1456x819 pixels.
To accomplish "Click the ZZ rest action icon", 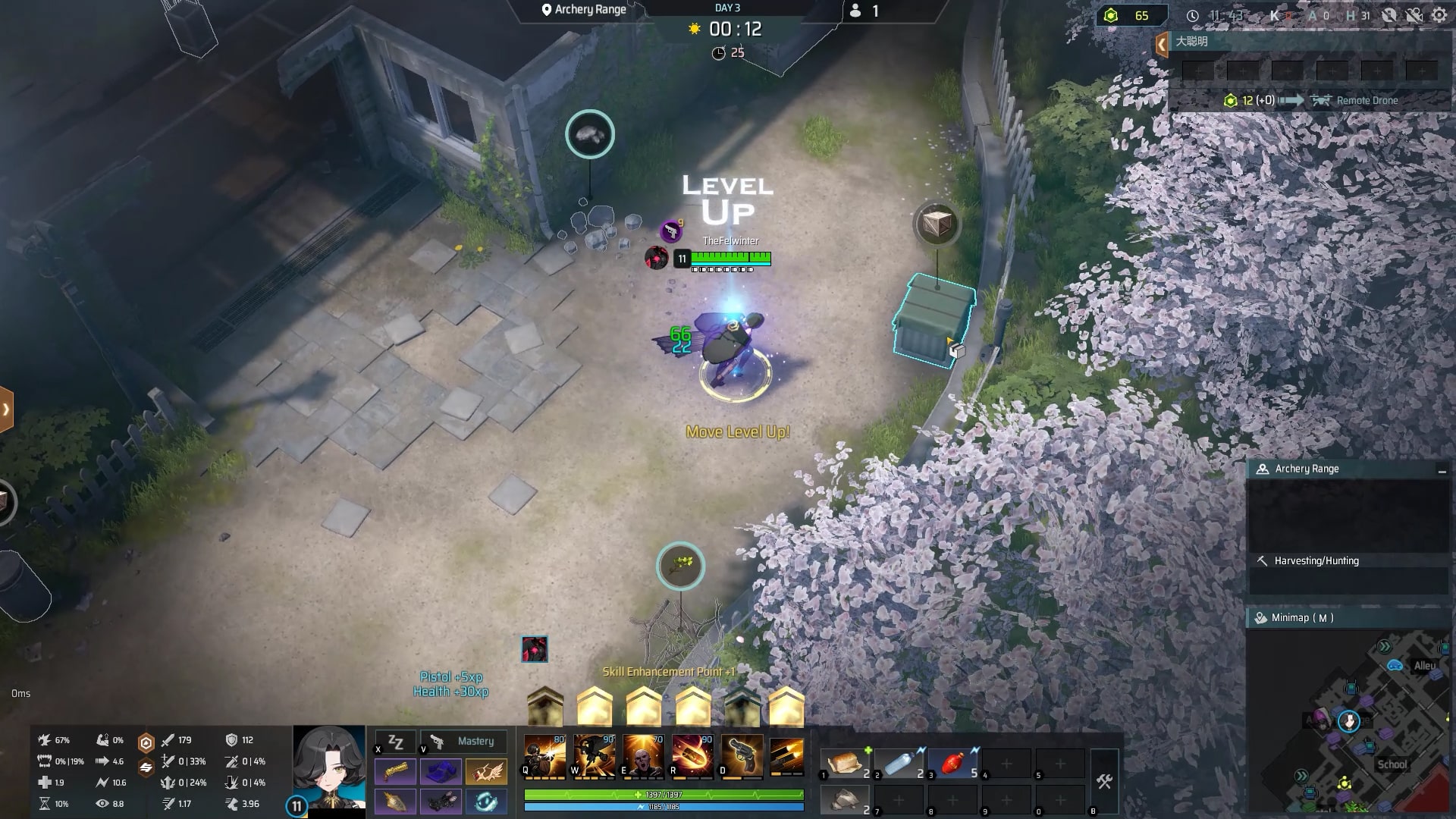I will point(394,741).
